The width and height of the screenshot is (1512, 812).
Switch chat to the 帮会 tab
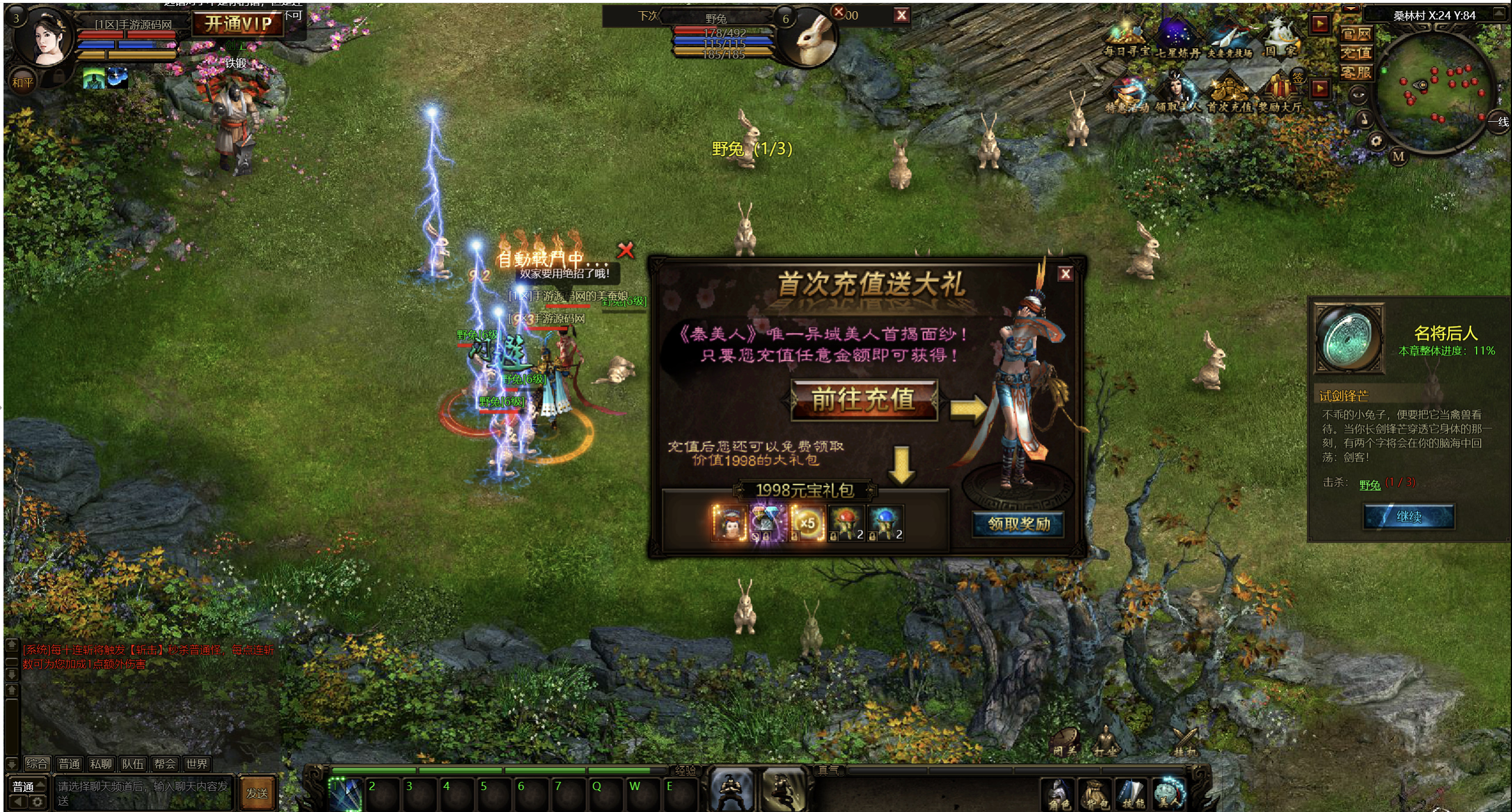coord(164,764)
